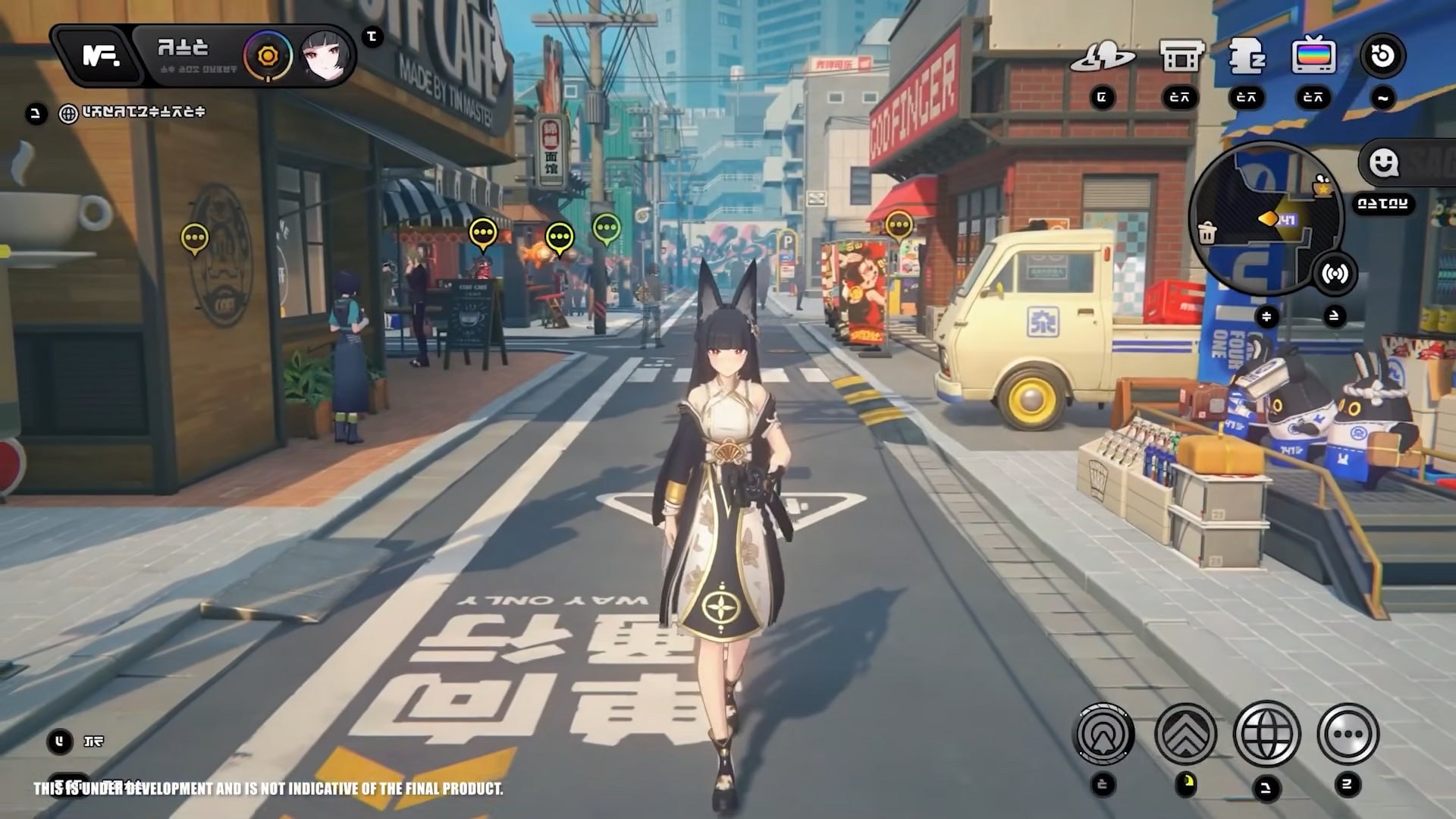The height and width of the screenshot is (819, 1456).
Task: Open the round globe grid button
Action: (1266, 734)
